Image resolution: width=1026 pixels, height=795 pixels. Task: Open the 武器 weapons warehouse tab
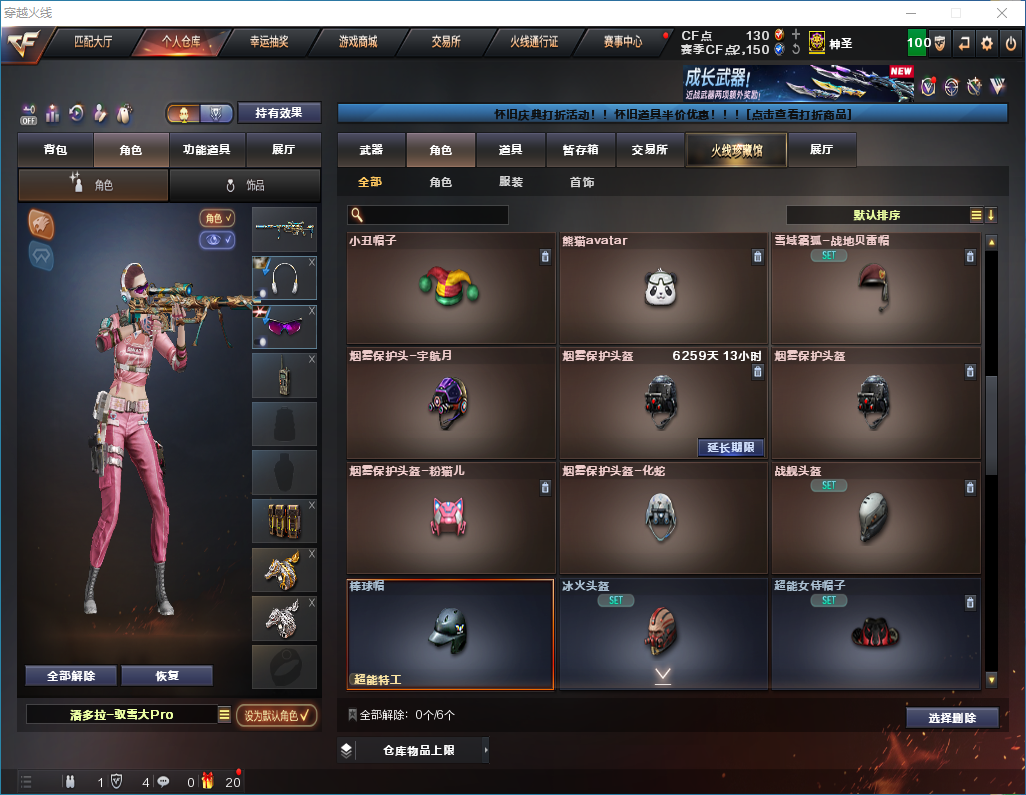pyautogui.click(x=371, y=150)
